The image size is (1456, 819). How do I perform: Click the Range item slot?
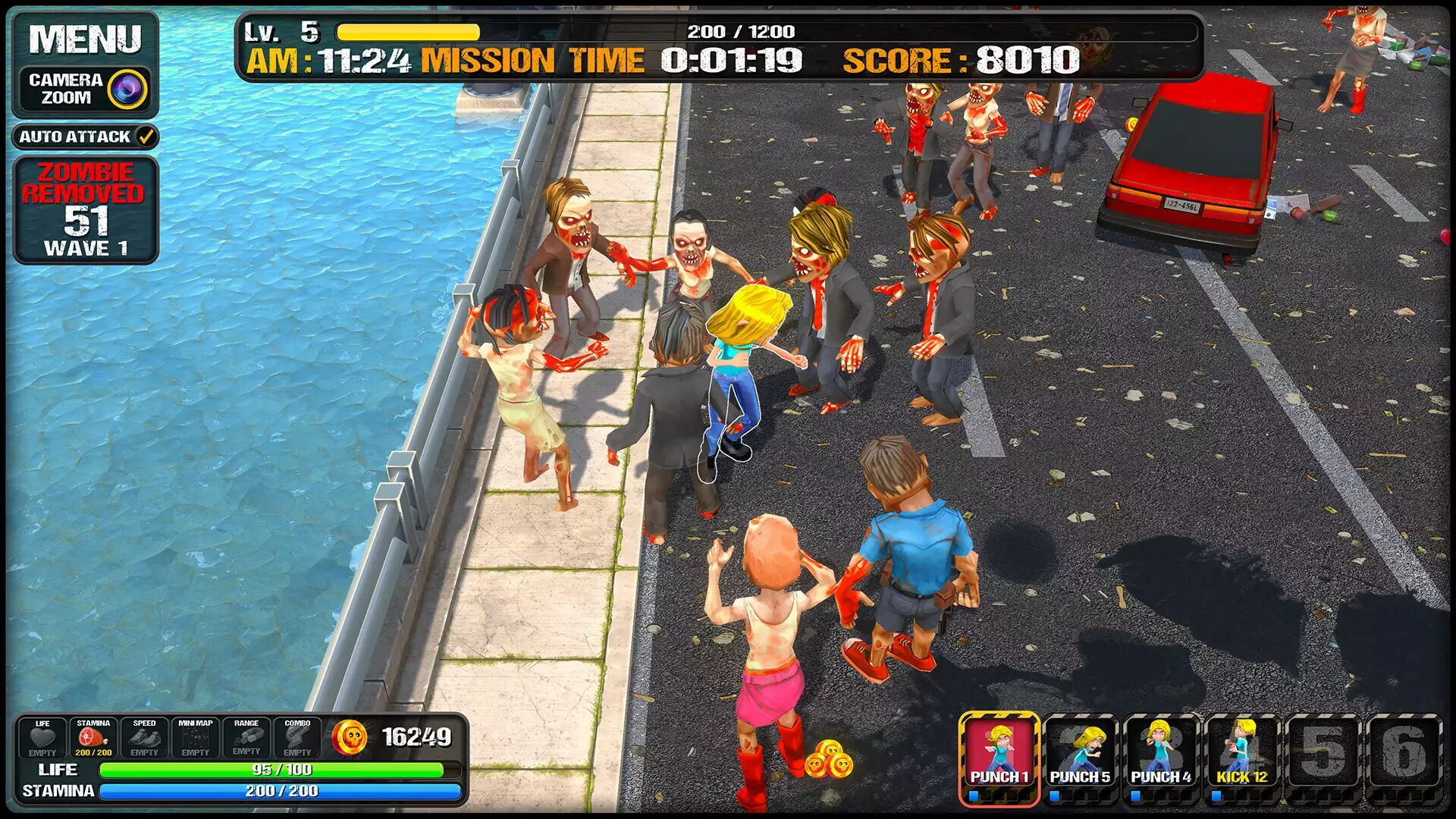(x=246, y=738)
